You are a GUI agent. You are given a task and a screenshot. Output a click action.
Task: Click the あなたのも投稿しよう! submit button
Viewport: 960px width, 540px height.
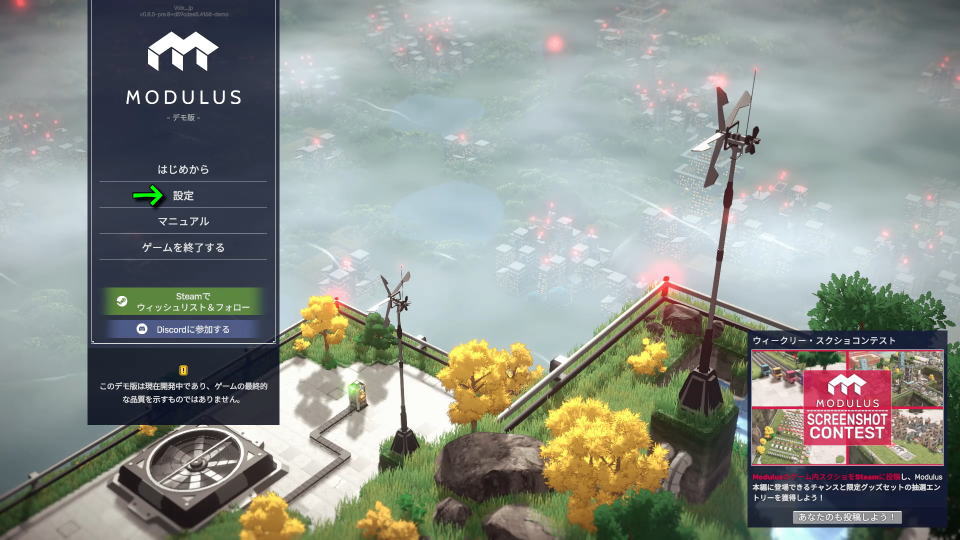pyautogui.click(x=847, y=517)
